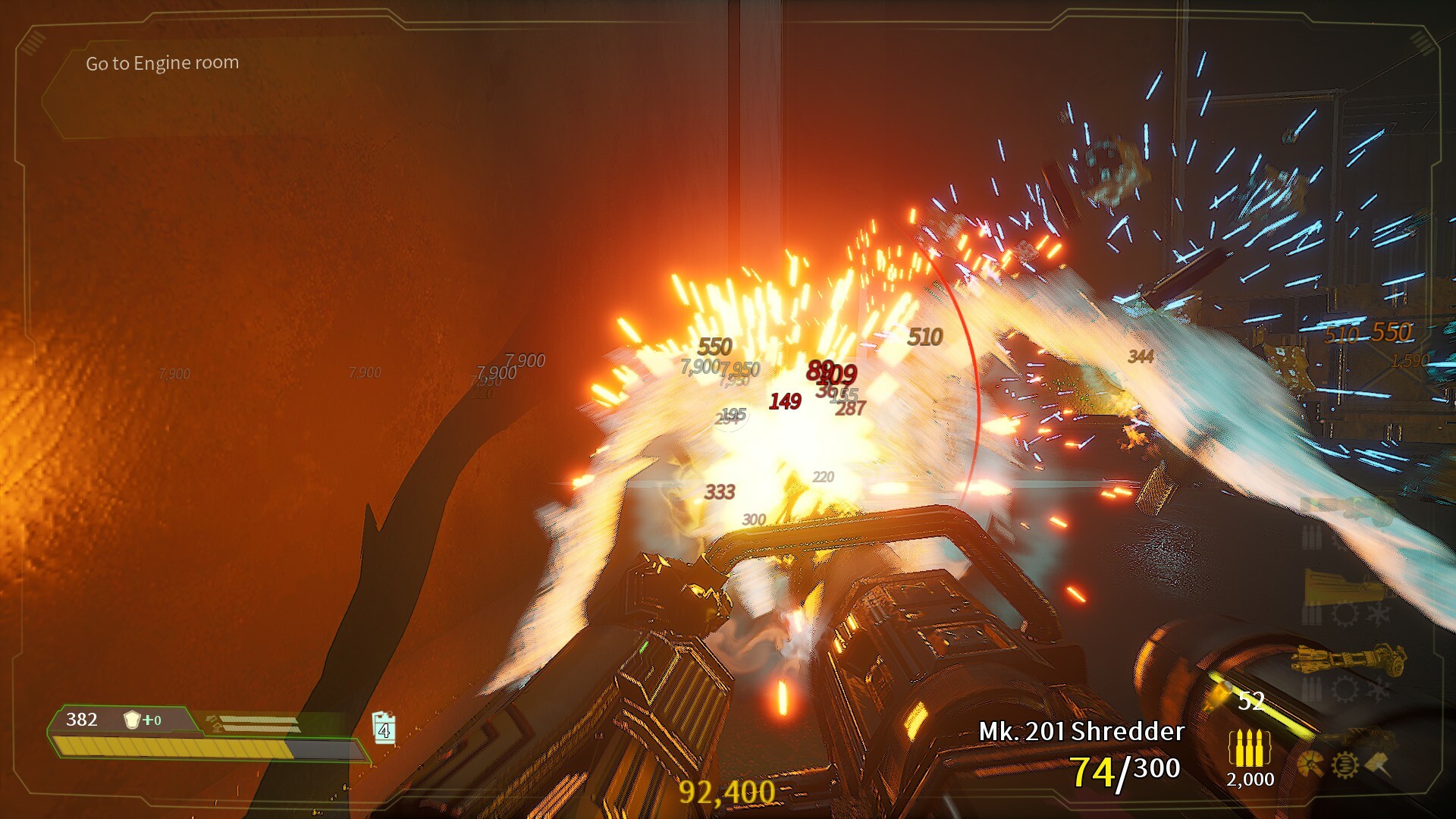Image resolution: width=1456 pixels, height=819 pixels.
Task: Activate the fan-shaped weapon mod icon
Action: (1310, 764)
